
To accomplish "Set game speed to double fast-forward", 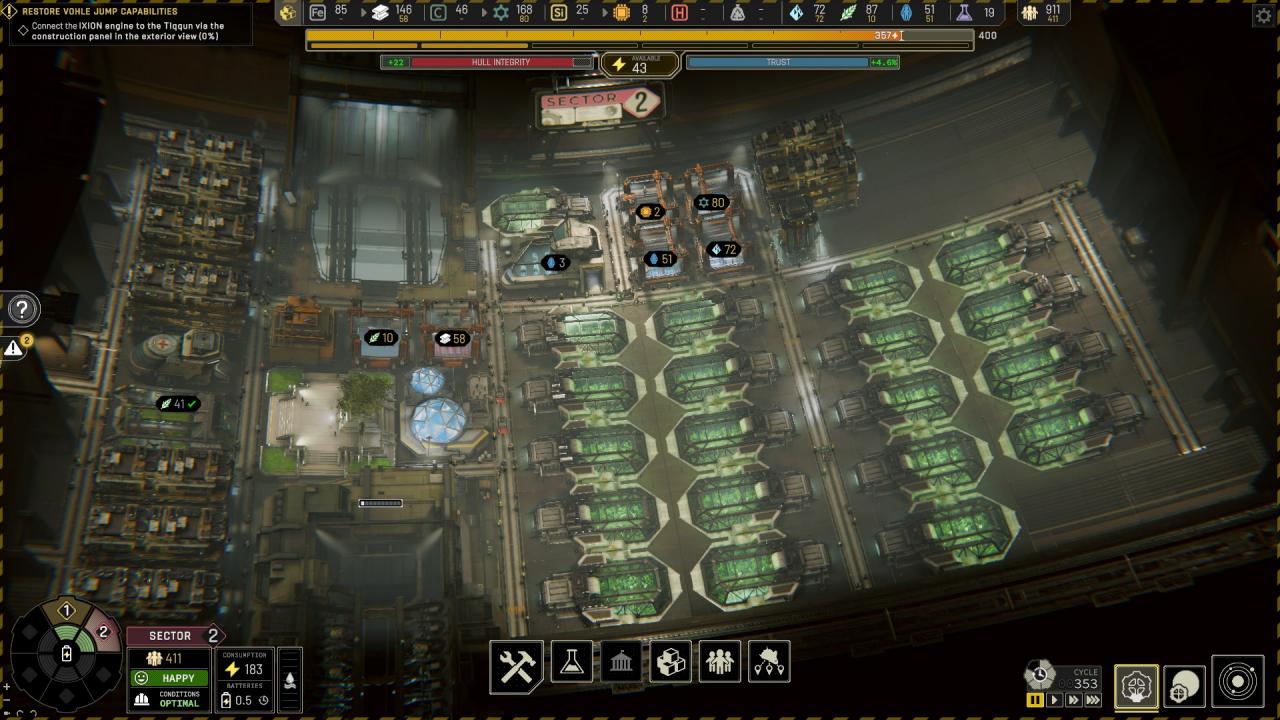I will pyautogui.click(x=1073, y=700).
